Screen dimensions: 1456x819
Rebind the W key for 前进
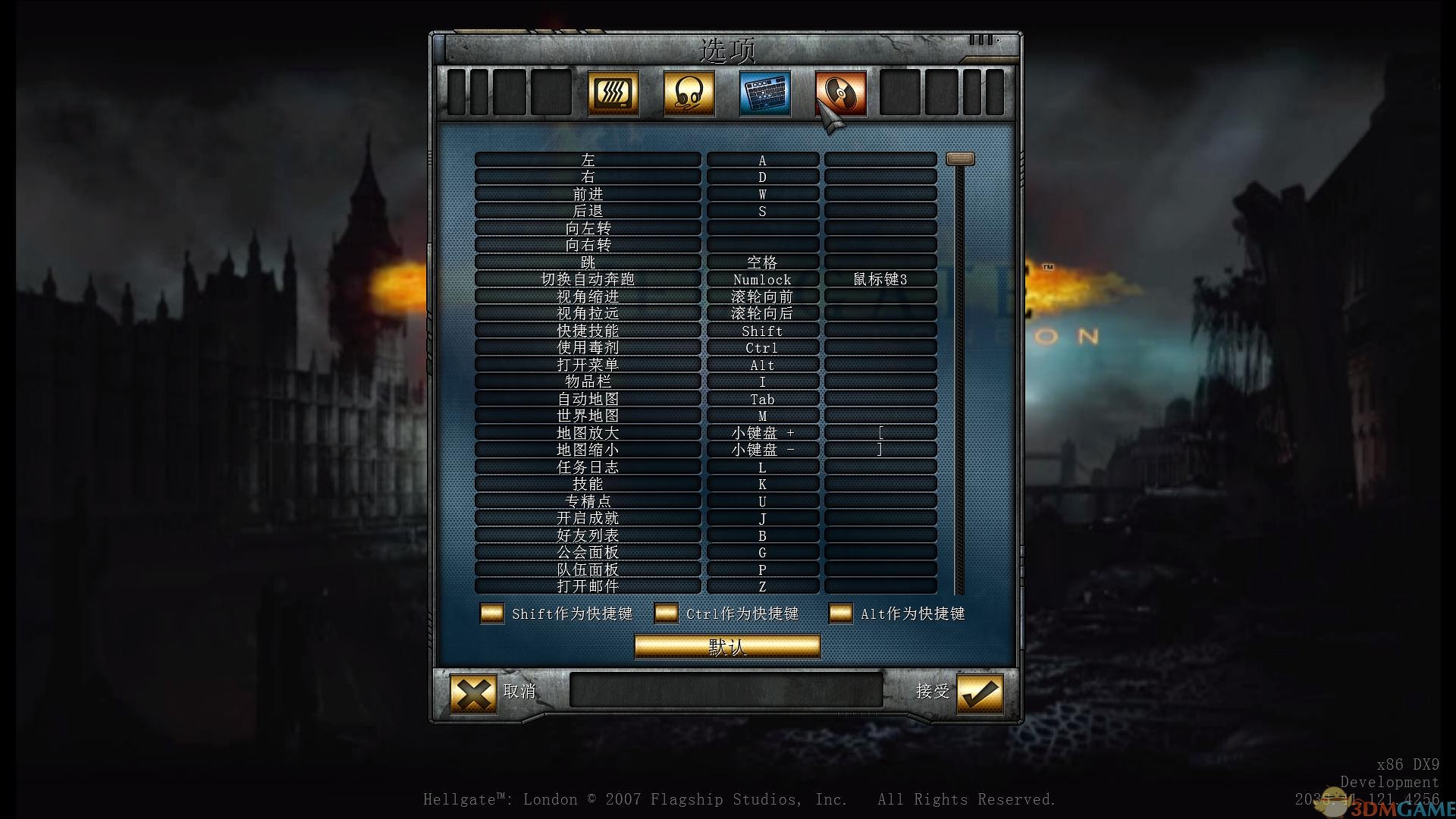(762, 193)
